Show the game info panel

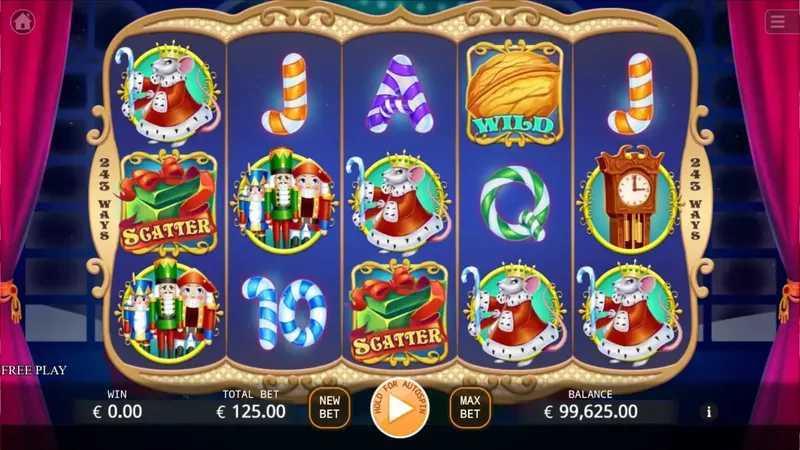pyautogui.click(x=709, y=411)
